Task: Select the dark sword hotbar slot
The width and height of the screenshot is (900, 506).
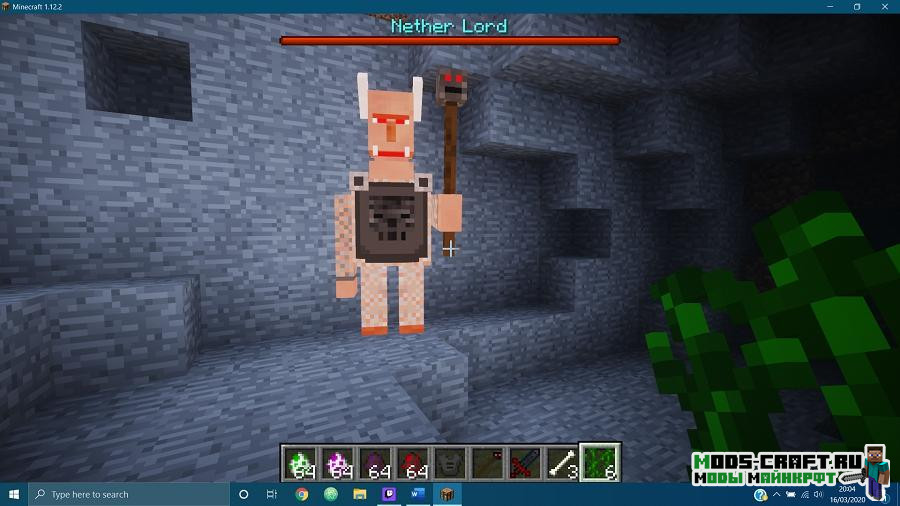Action: tap(525, 462)
